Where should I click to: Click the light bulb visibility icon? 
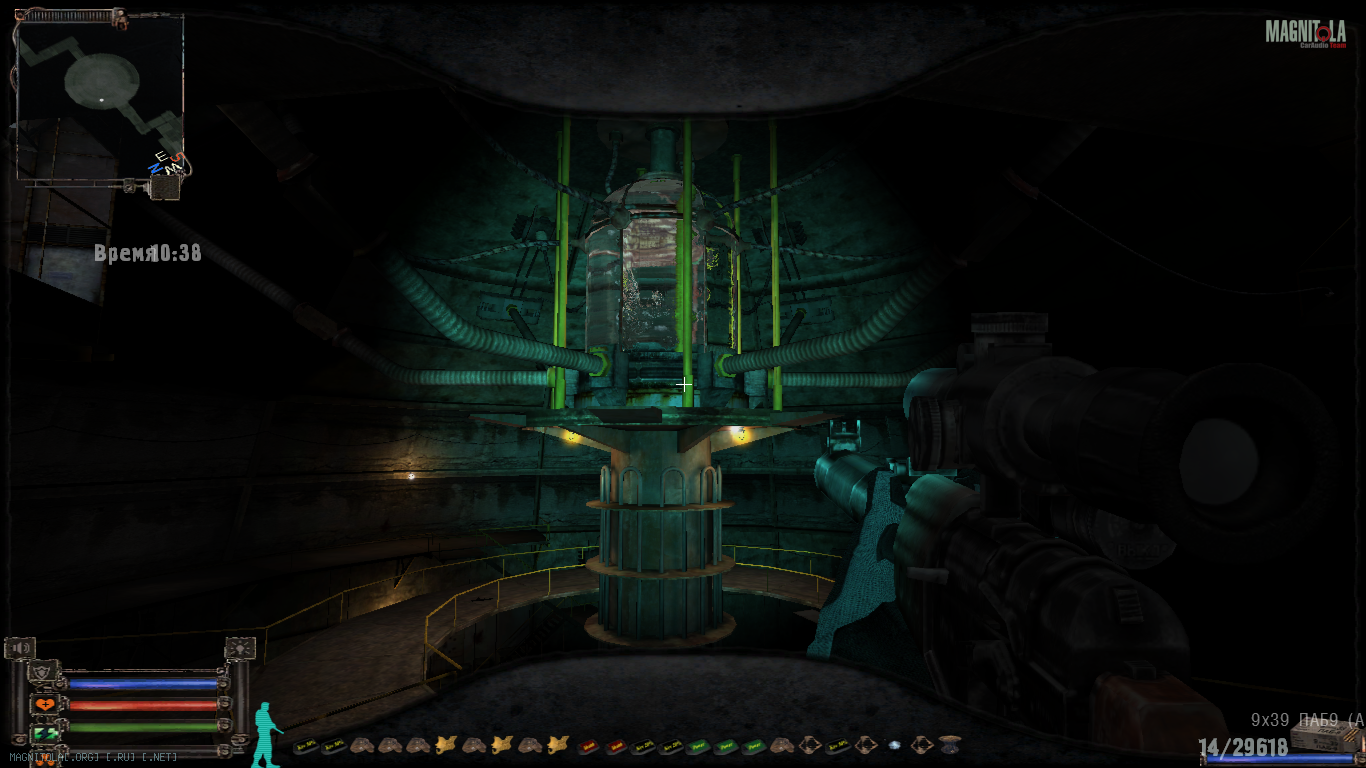[x=240, y=649]
